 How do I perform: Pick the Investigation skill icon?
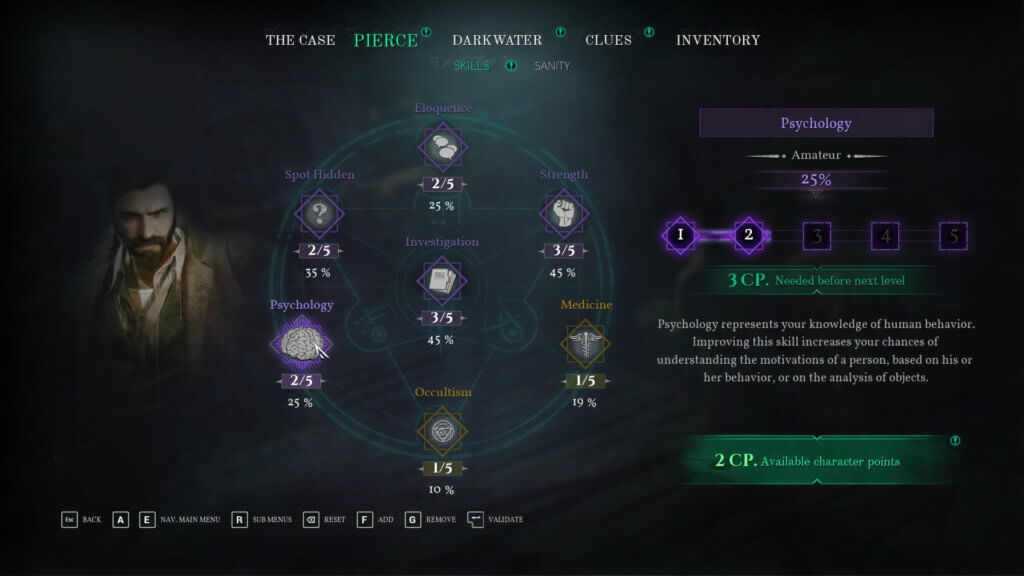(x=442, y=281)
